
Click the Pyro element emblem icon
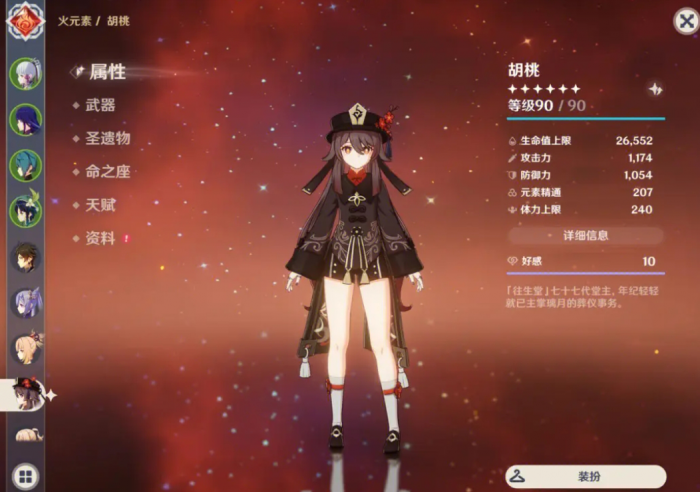coord(26,21)
